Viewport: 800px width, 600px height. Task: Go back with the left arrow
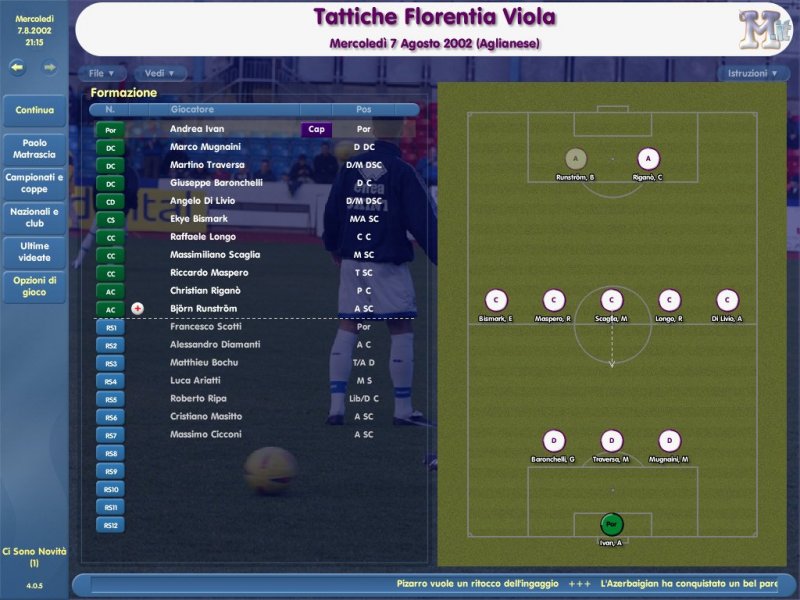click(18, 68)
